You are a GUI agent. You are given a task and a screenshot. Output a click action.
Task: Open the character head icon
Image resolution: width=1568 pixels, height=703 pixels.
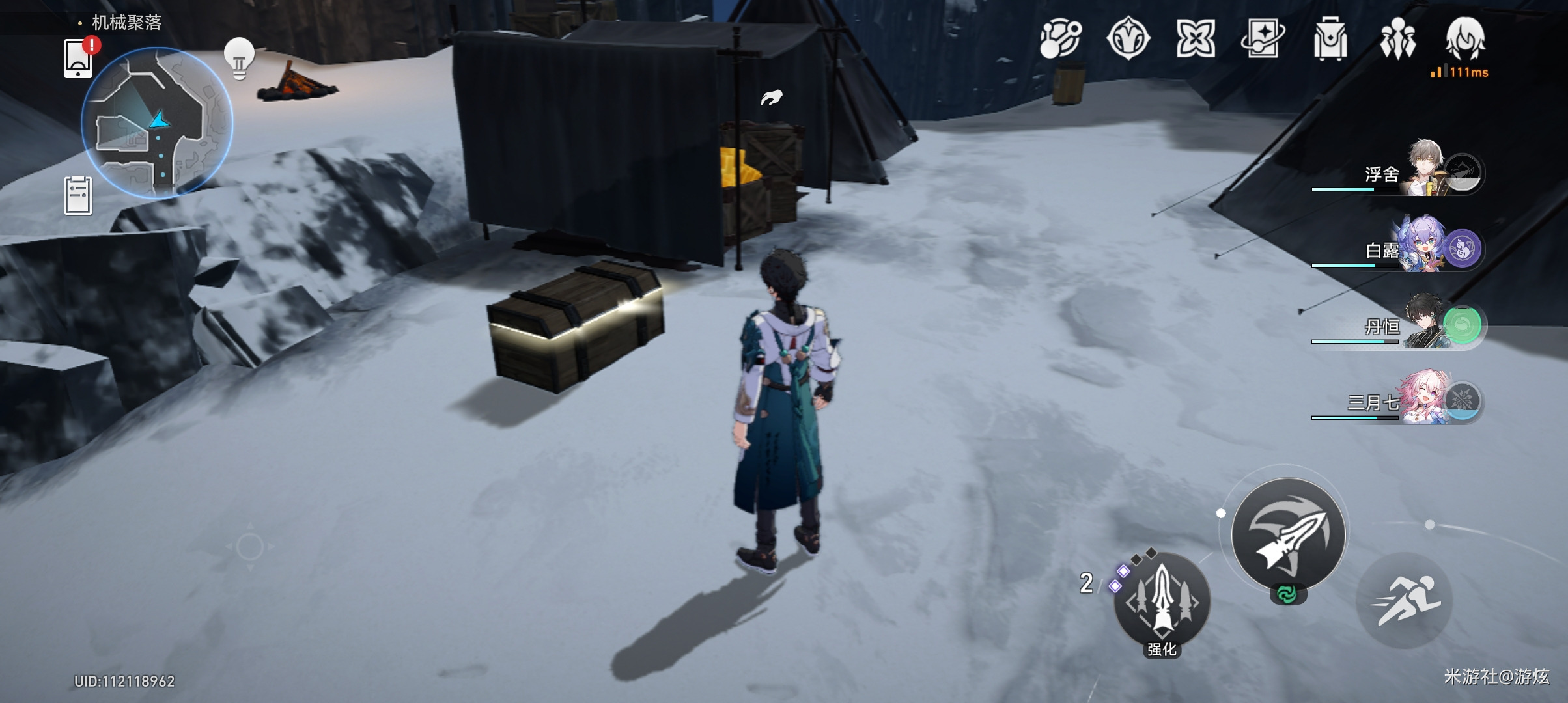point(1465,39)
